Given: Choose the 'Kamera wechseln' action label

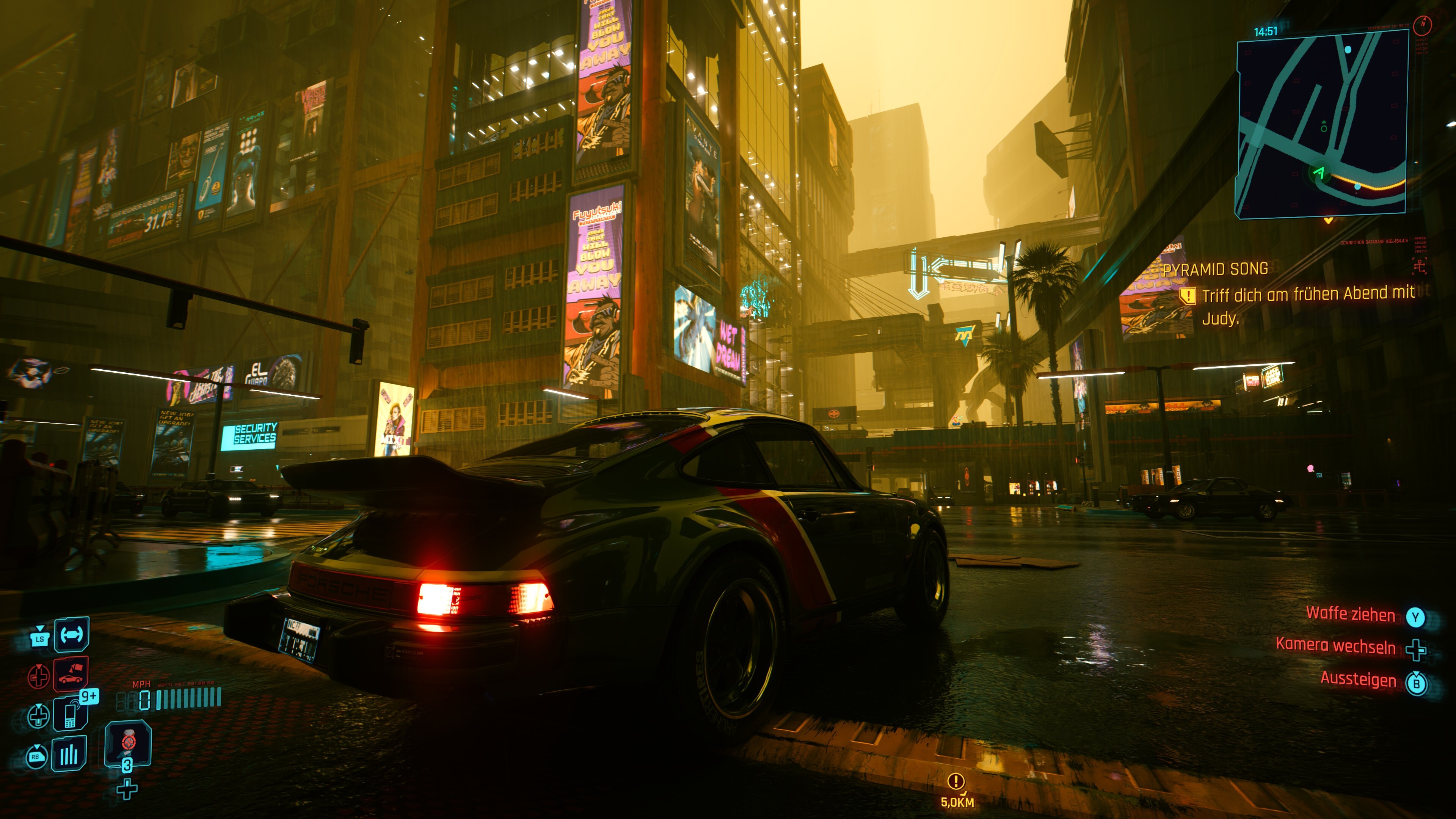Looking at the screenshot, I should [1335, 645].
